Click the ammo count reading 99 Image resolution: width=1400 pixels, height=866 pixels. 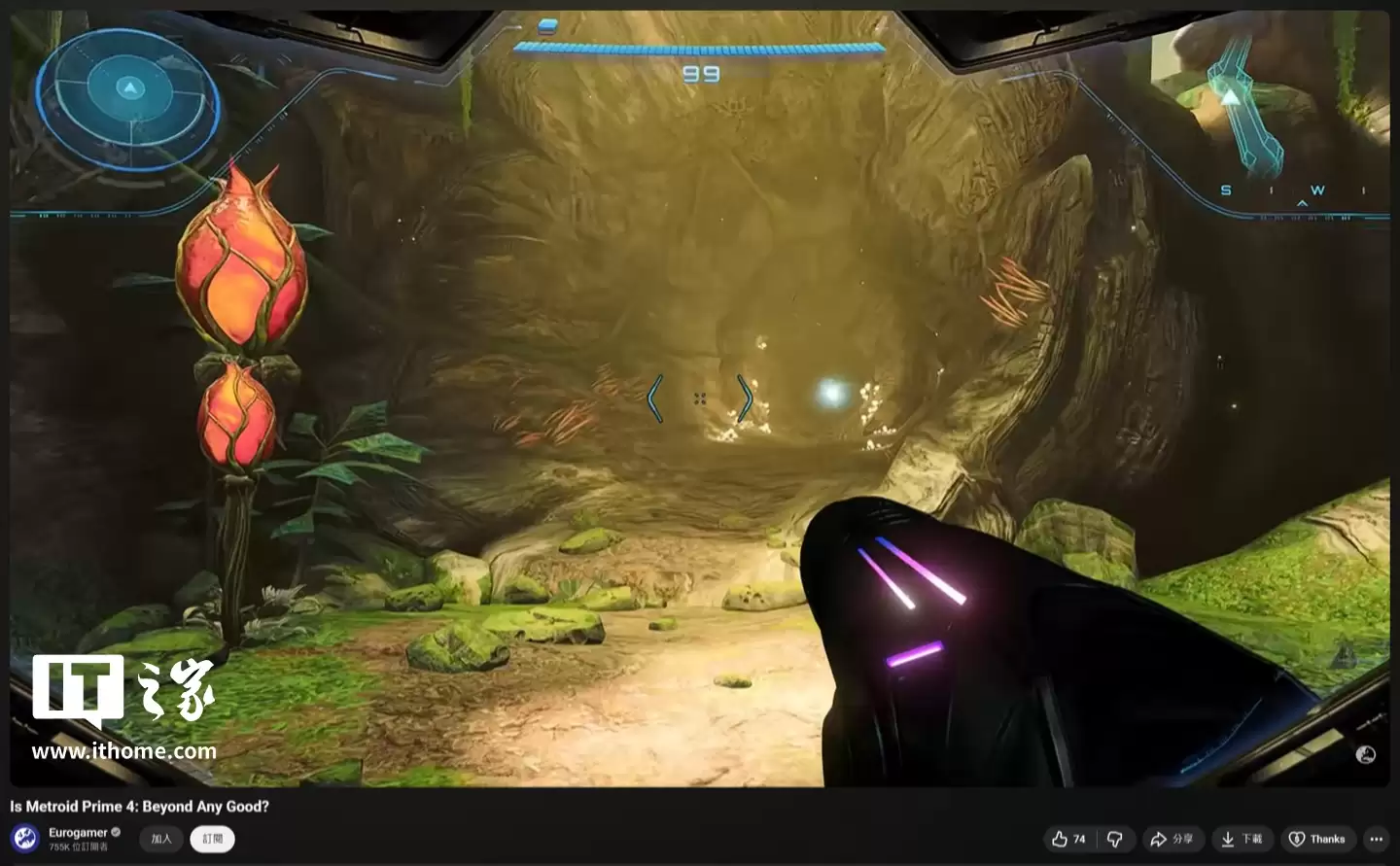[700, 72]
